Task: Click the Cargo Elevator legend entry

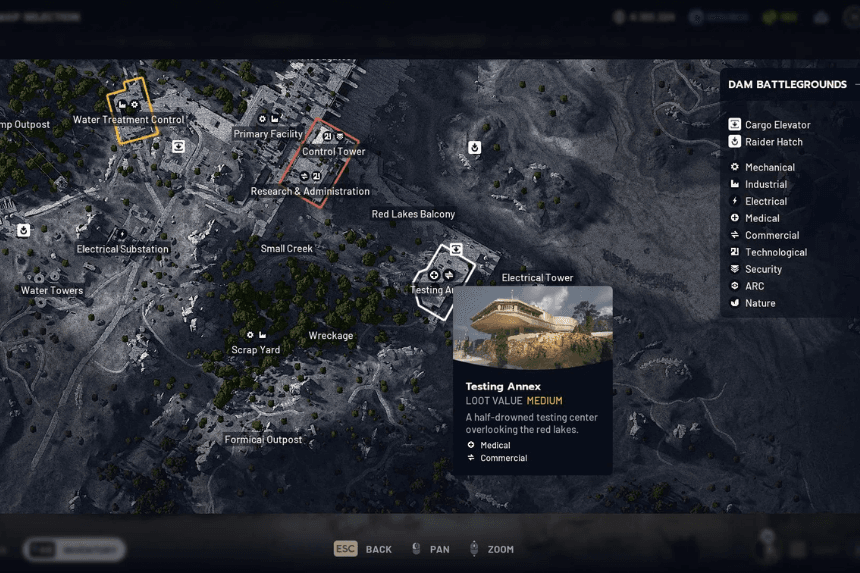Action: tap(777, 125)
